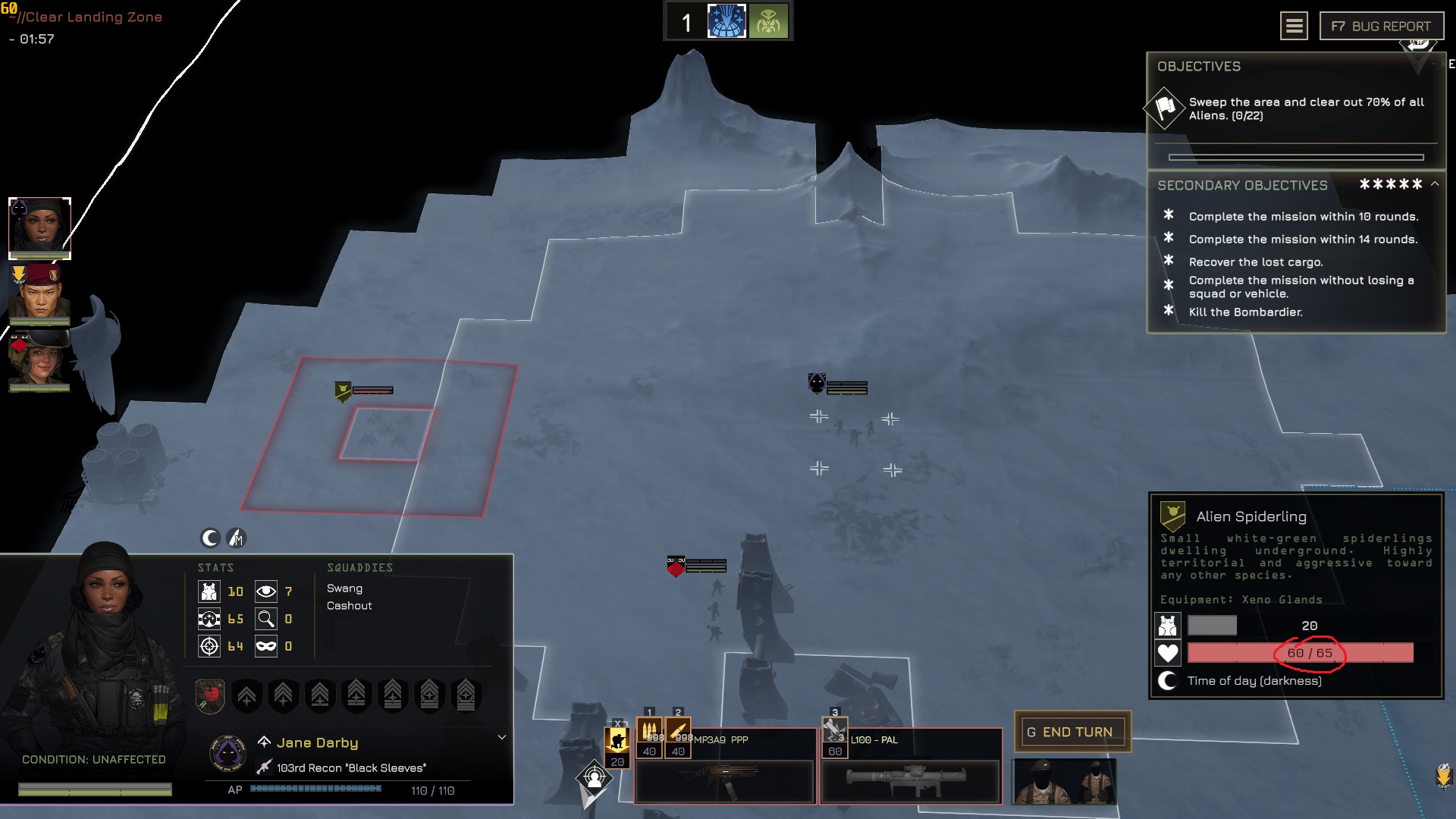The width and height of the screenshot is (1456, 819).
Task: Select the red beret commander portrait
Action: (x=39, y=293)
